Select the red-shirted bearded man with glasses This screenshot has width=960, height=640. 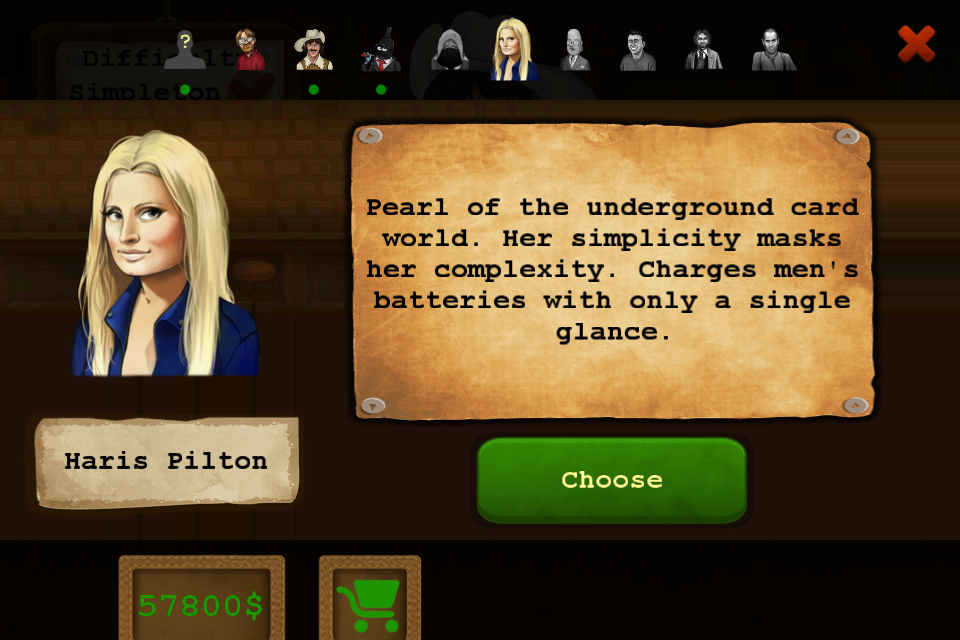[248, 50]
